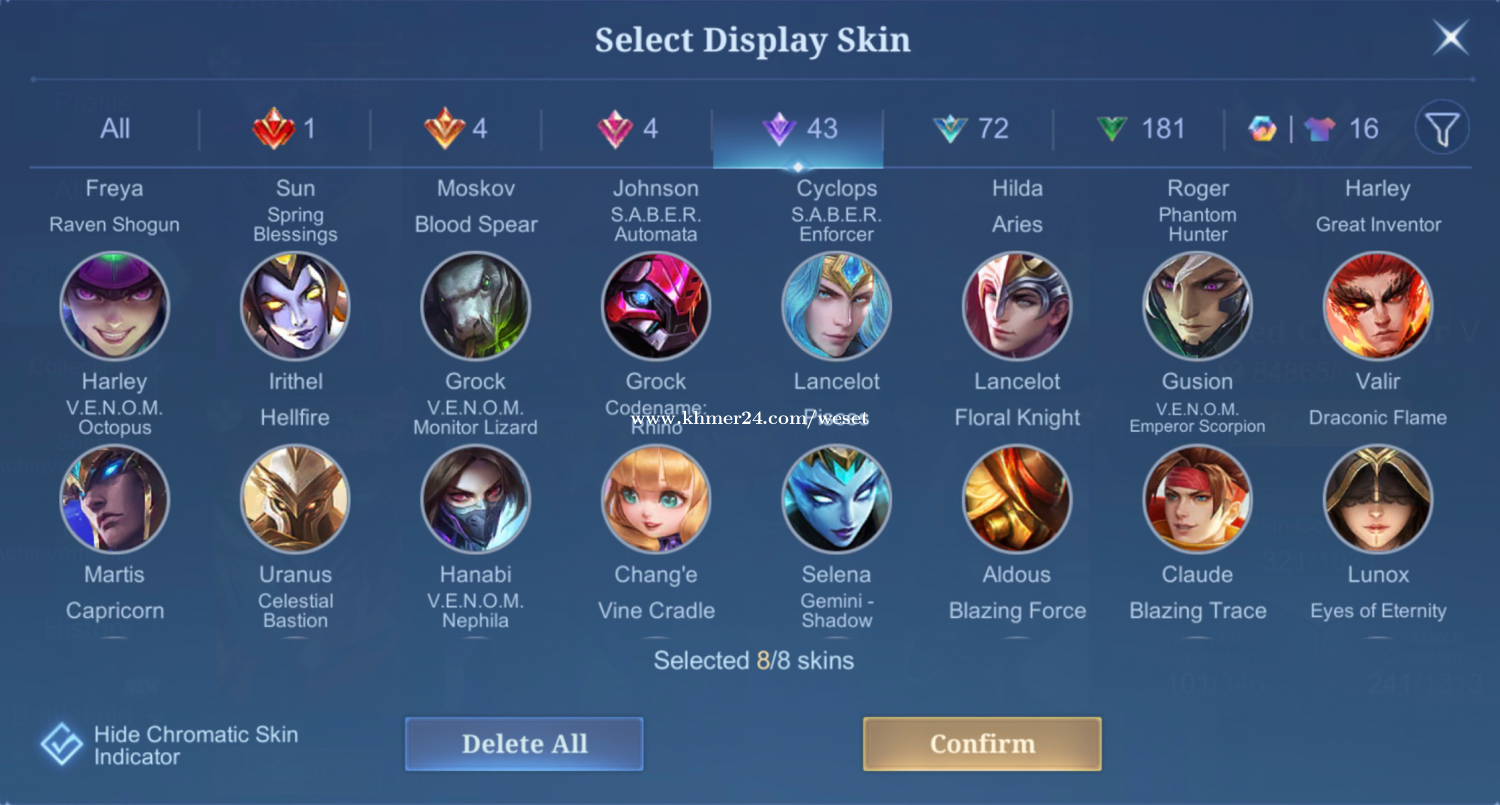Choose Selena's Gemini - Shadow skin portrait
Image resolution: width=1500 pixels, height=805 pixels.
pyautogui.click(x=836, y=499)
